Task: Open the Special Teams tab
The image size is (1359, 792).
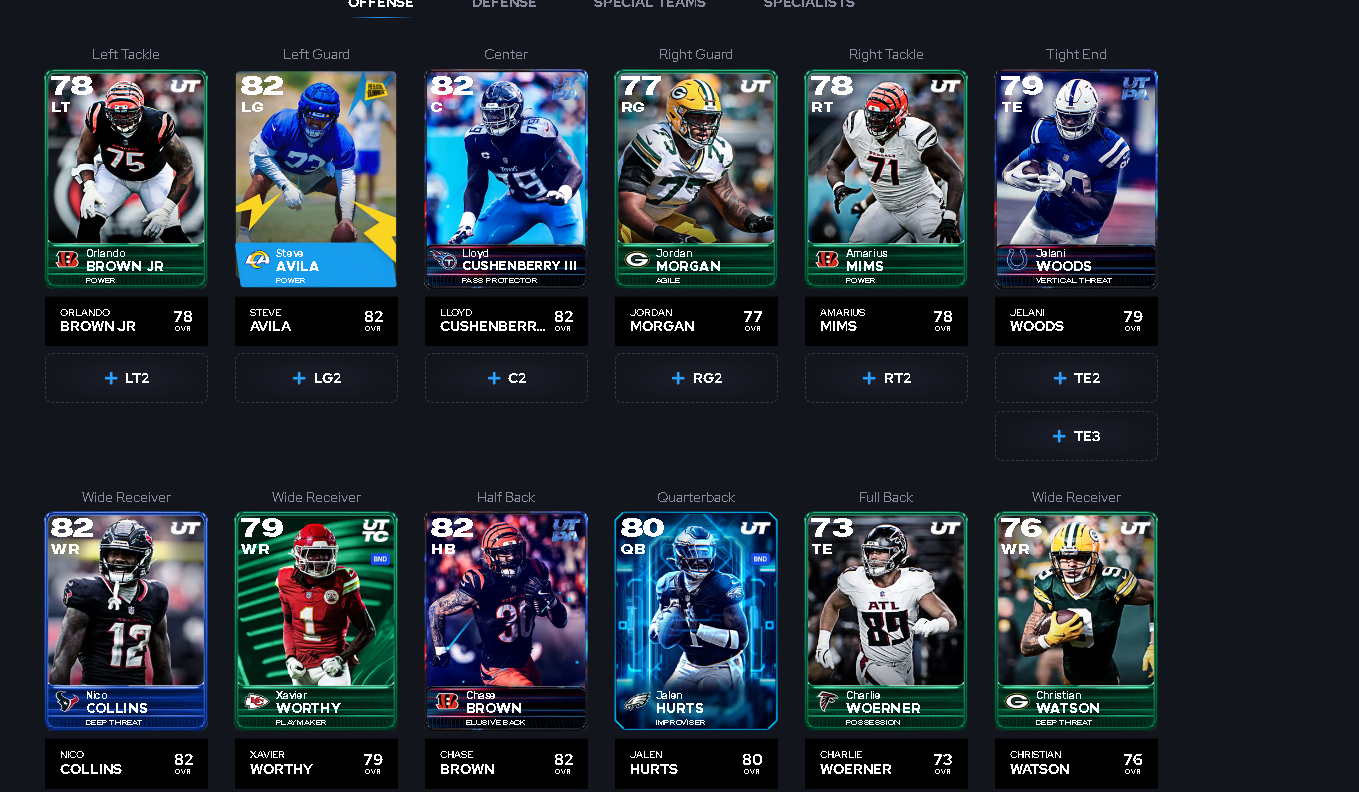Action: [649, 4]
